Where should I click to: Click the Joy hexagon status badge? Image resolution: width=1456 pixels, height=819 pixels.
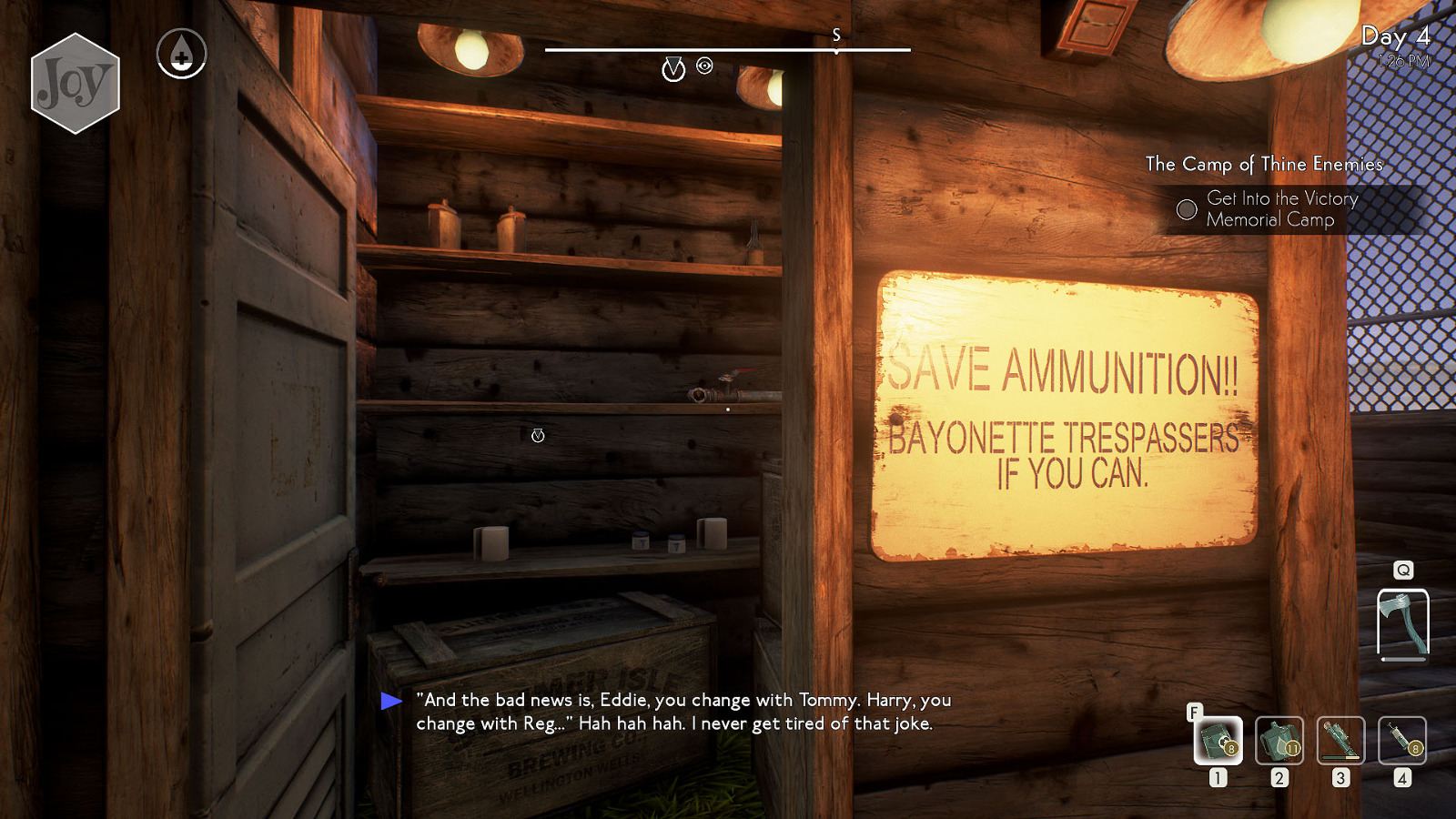(76, 84)
